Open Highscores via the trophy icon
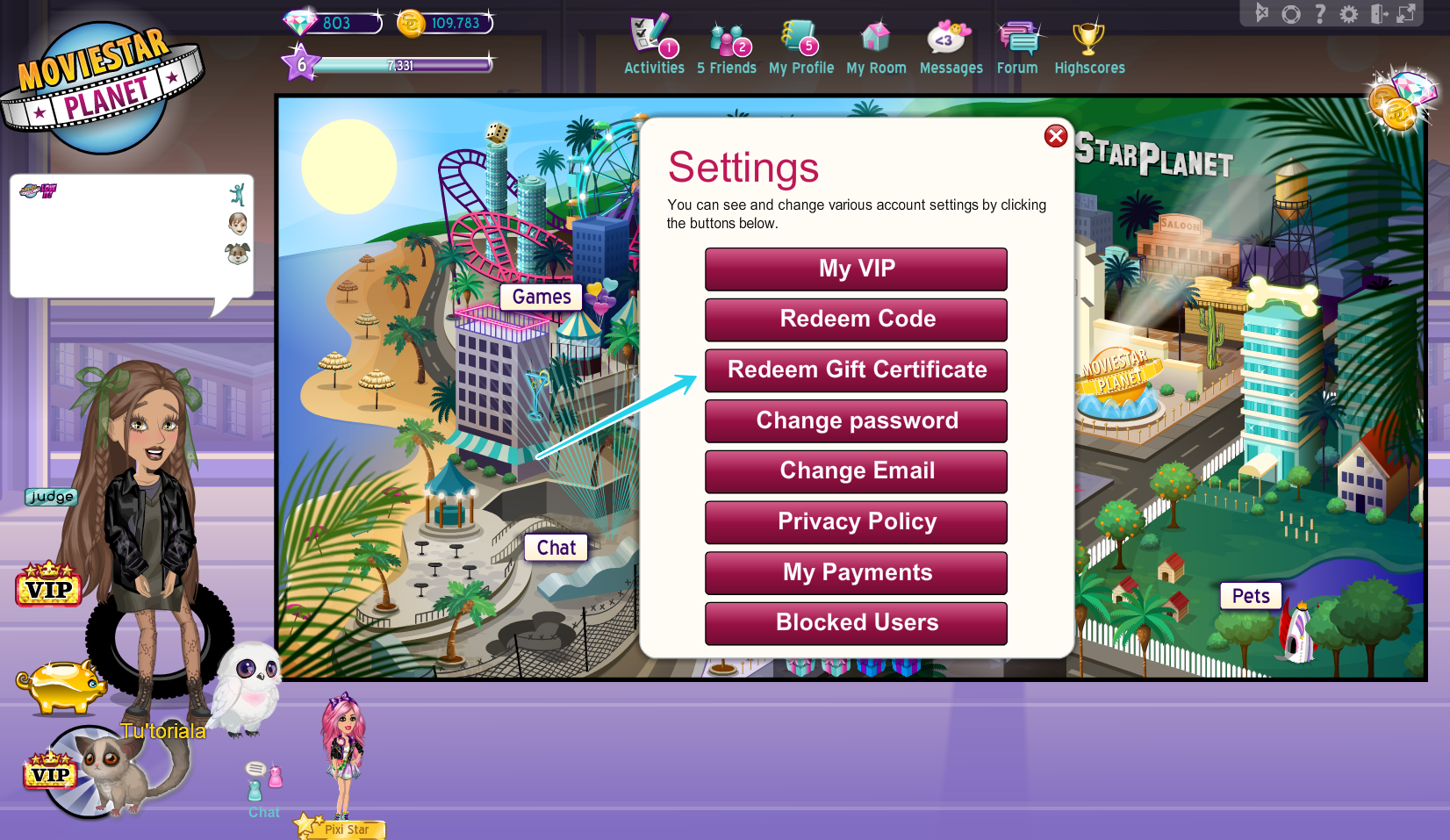The height and width of the screenshot is (840, 1450). click(1089, 37)
